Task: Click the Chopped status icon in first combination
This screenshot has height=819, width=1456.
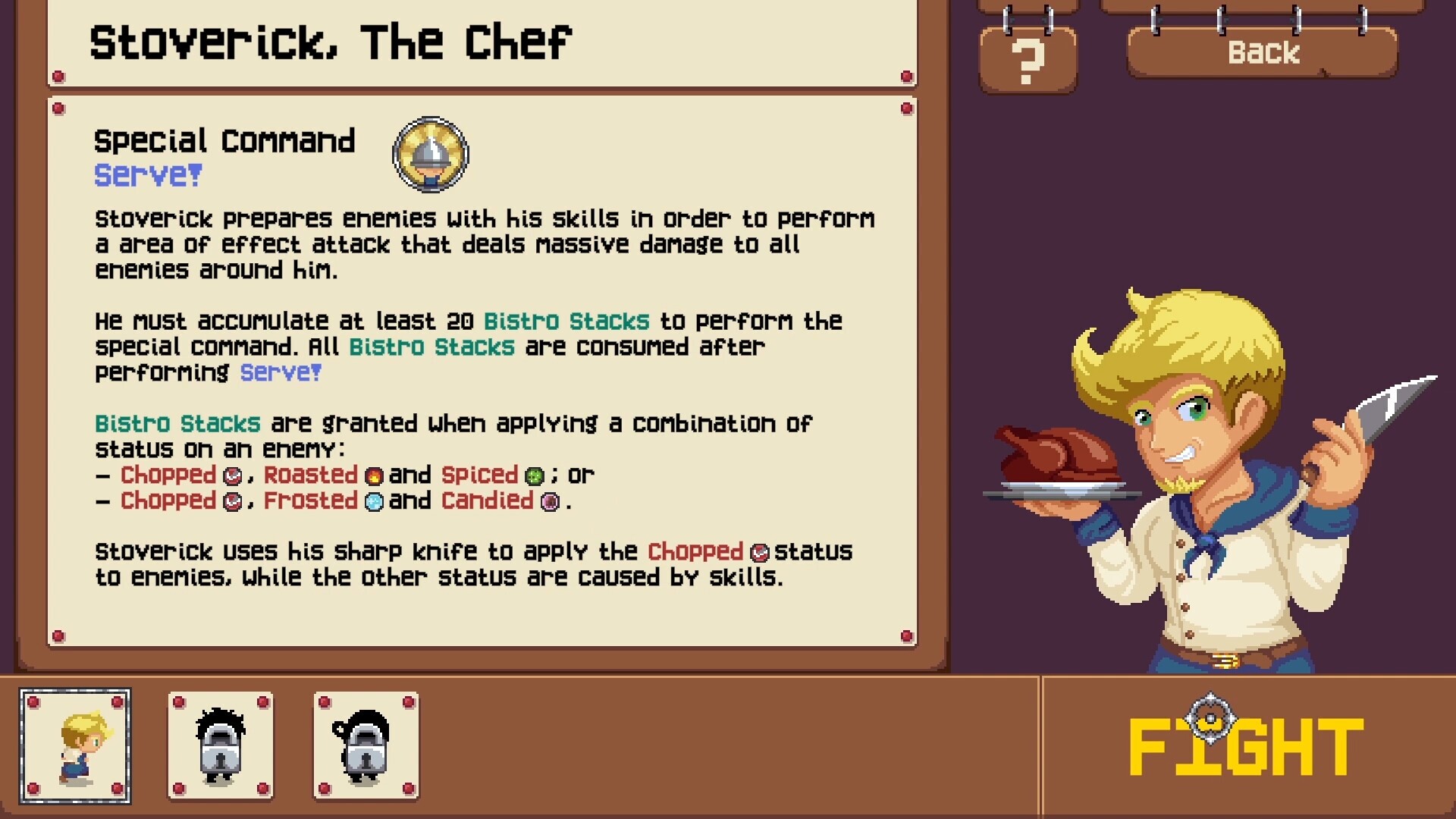Action: point(231,476)
